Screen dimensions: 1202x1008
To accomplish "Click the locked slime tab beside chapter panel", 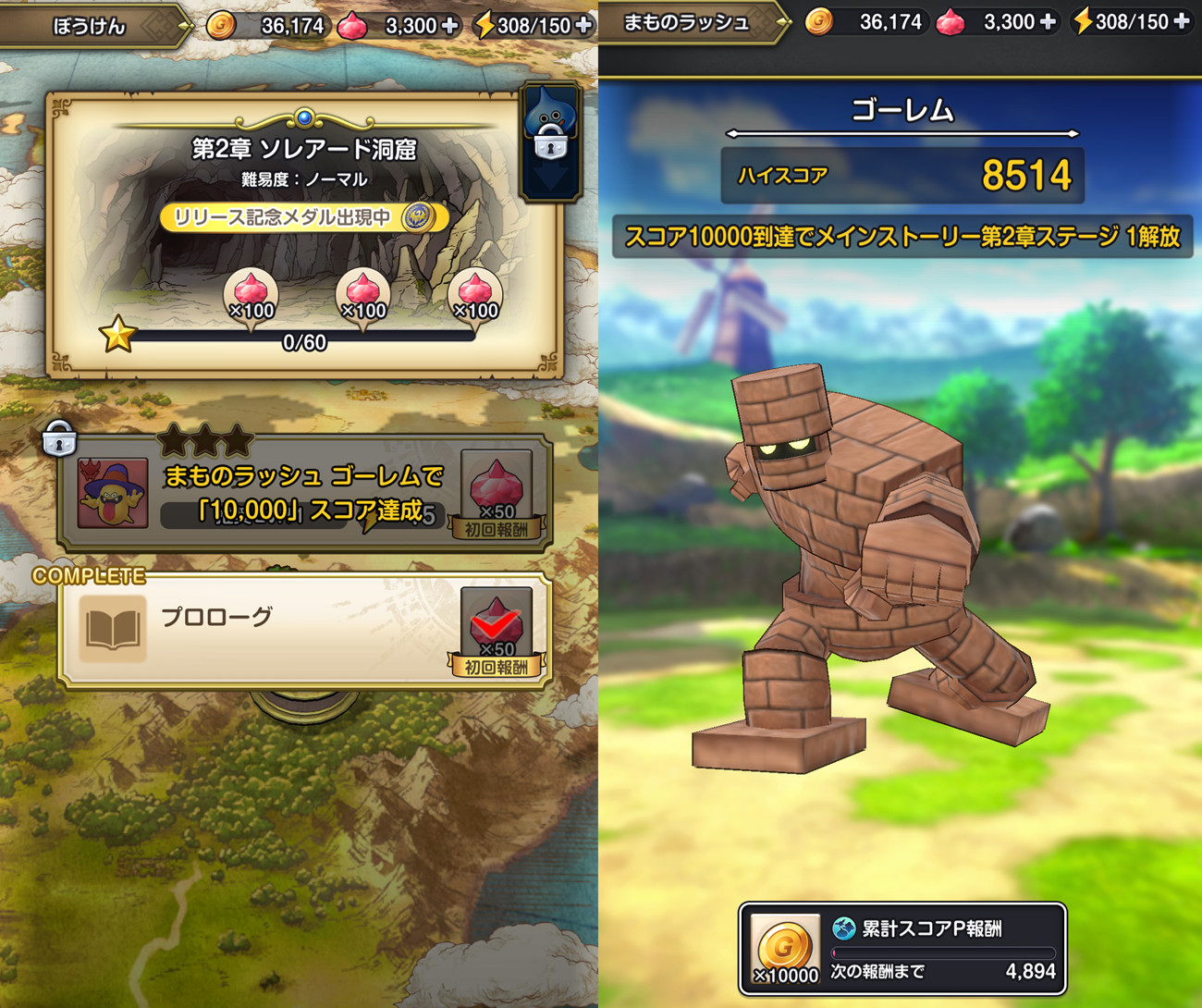I will pyautogui.click(x=551, y=141).
